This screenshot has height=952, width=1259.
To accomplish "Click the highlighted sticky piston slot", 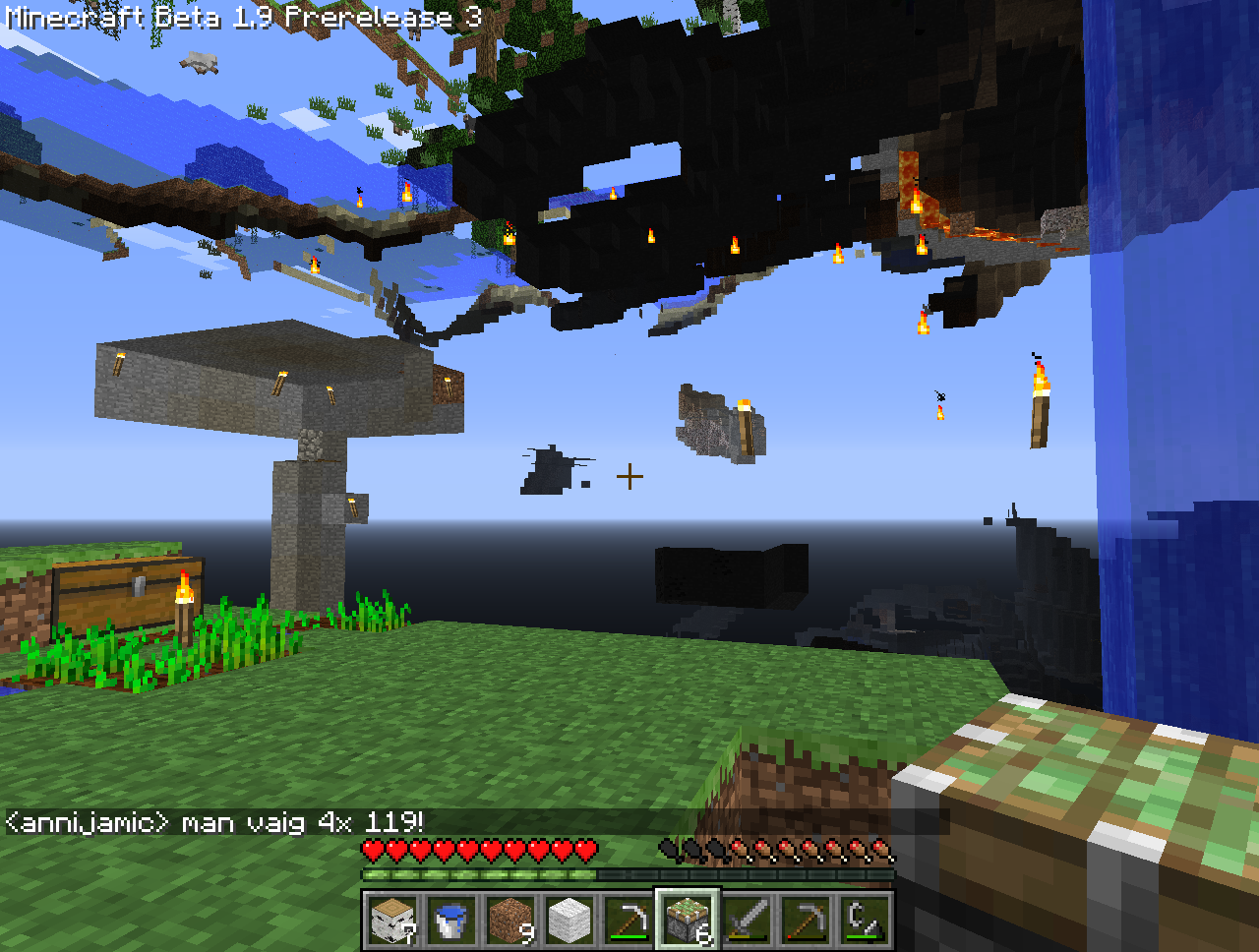I will 688,921.
